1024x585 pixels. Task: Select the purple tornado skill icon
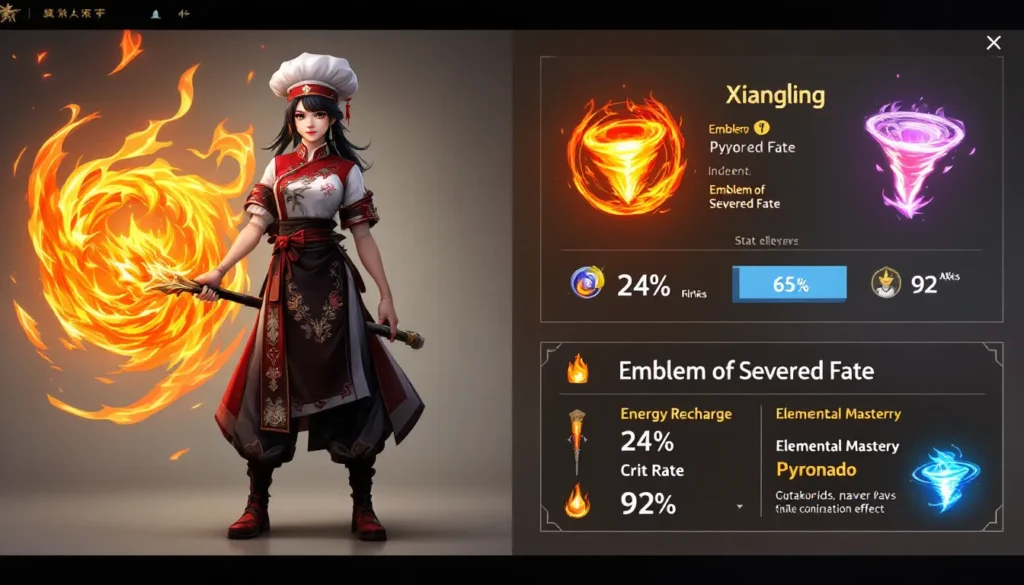pyautogui.click(x=914, y=160)
